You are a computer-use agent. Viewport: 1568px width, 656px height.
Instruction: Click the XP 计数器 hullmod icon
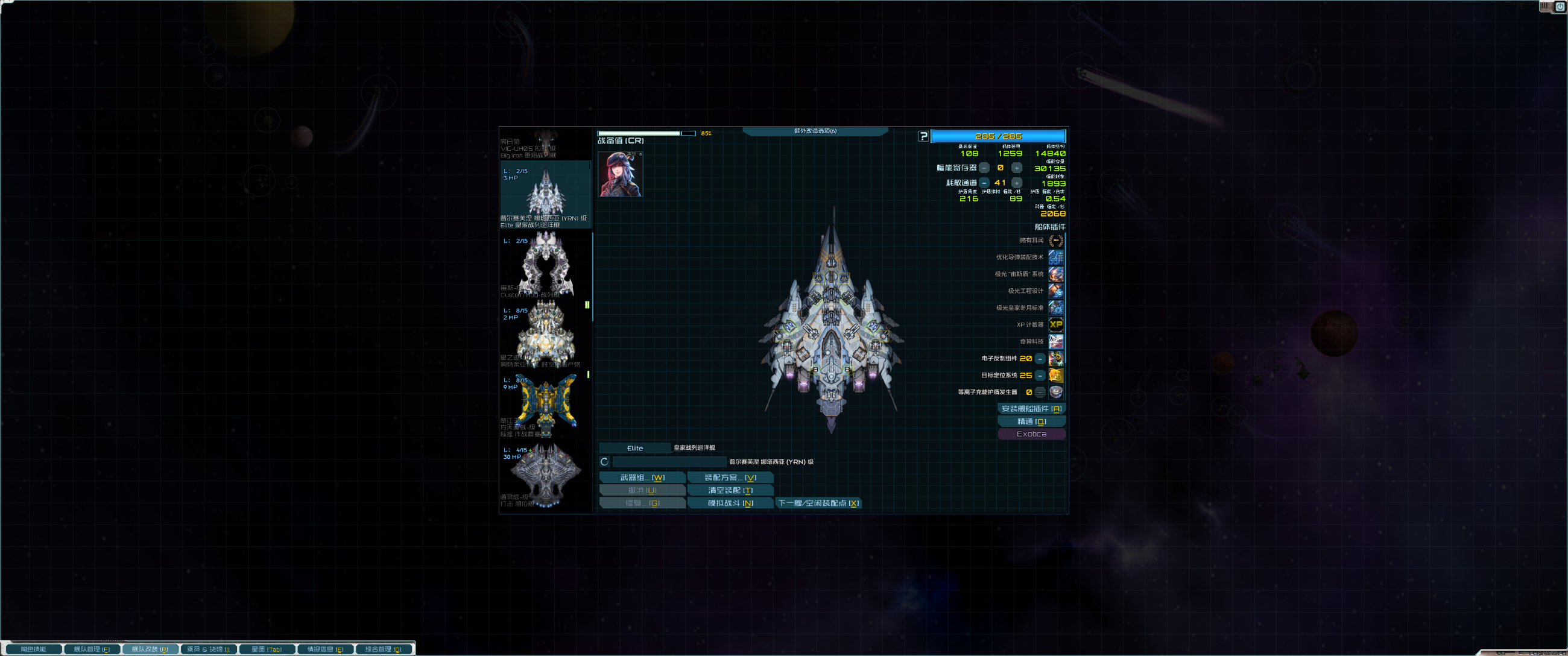pos(1056,325)
